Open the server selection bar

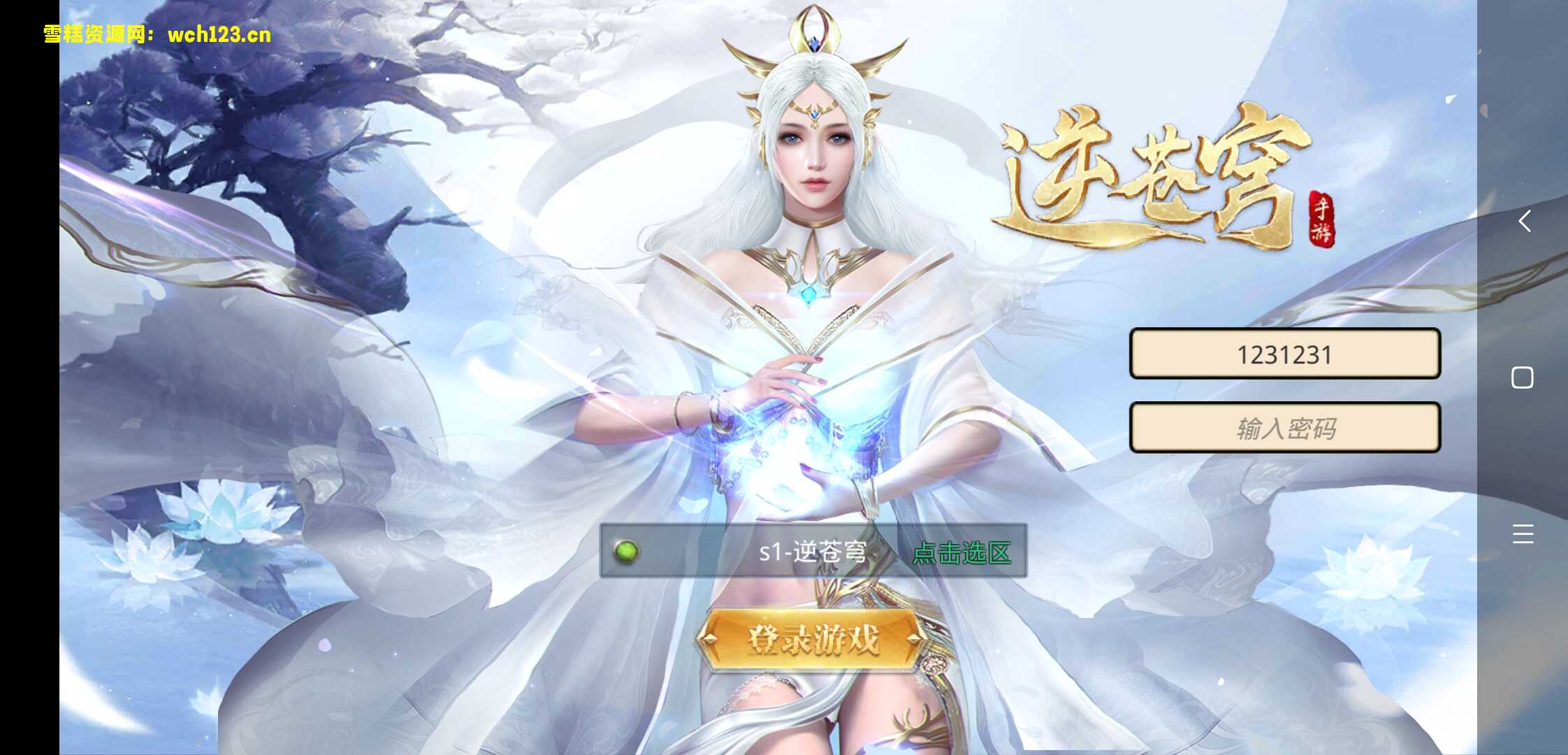coord(814,551)
